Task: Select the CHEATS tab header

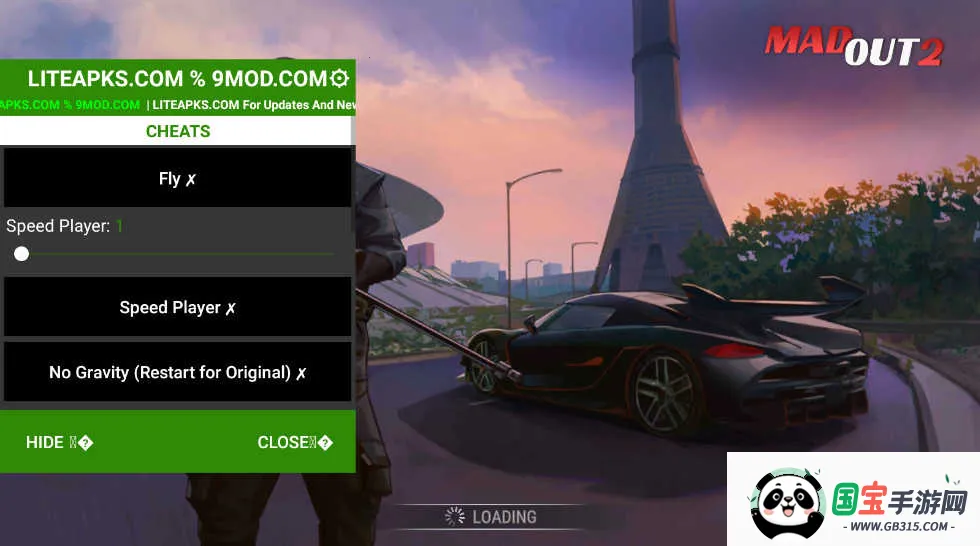Action: (x=178, y=131)
